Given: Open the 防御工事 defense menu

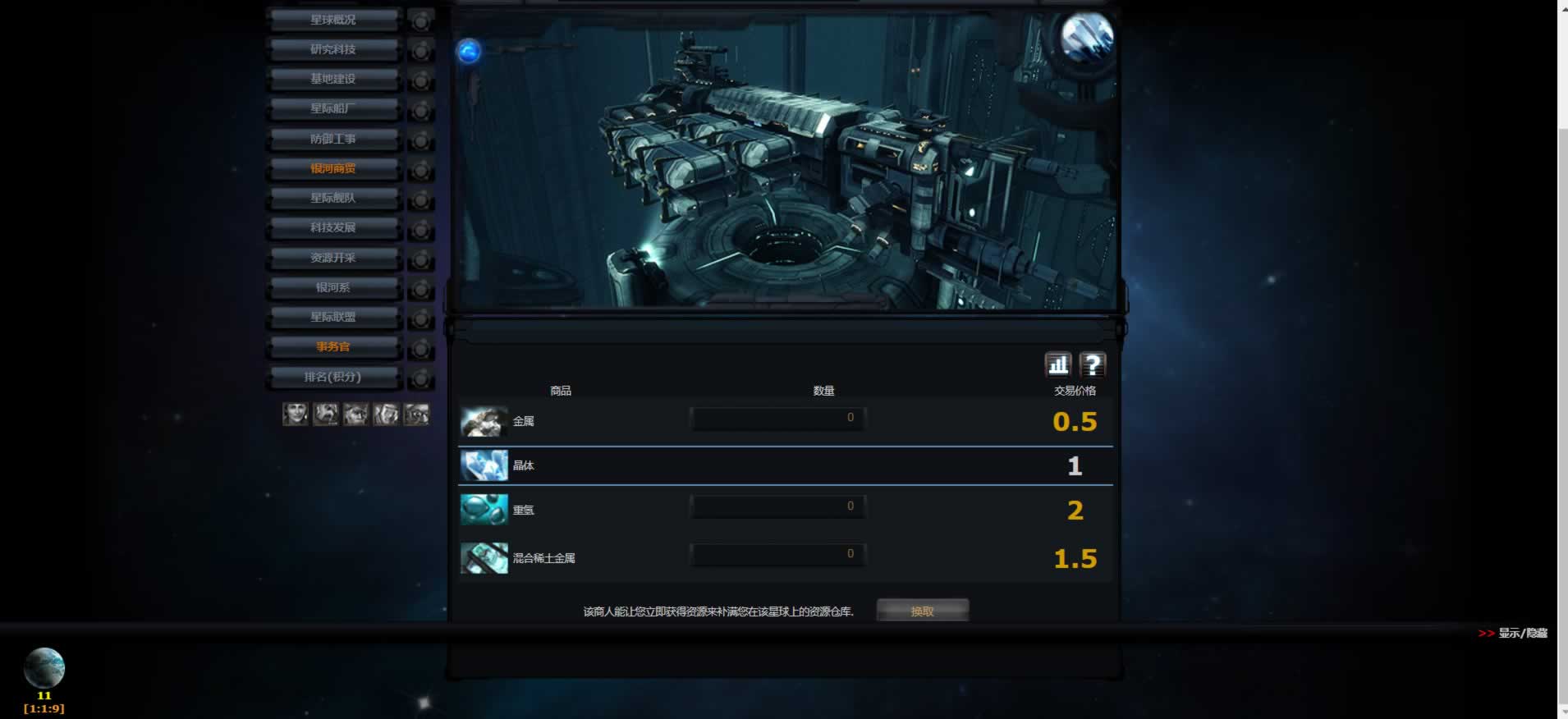Looking at the screenshot, I should click(x=333, y=139).
